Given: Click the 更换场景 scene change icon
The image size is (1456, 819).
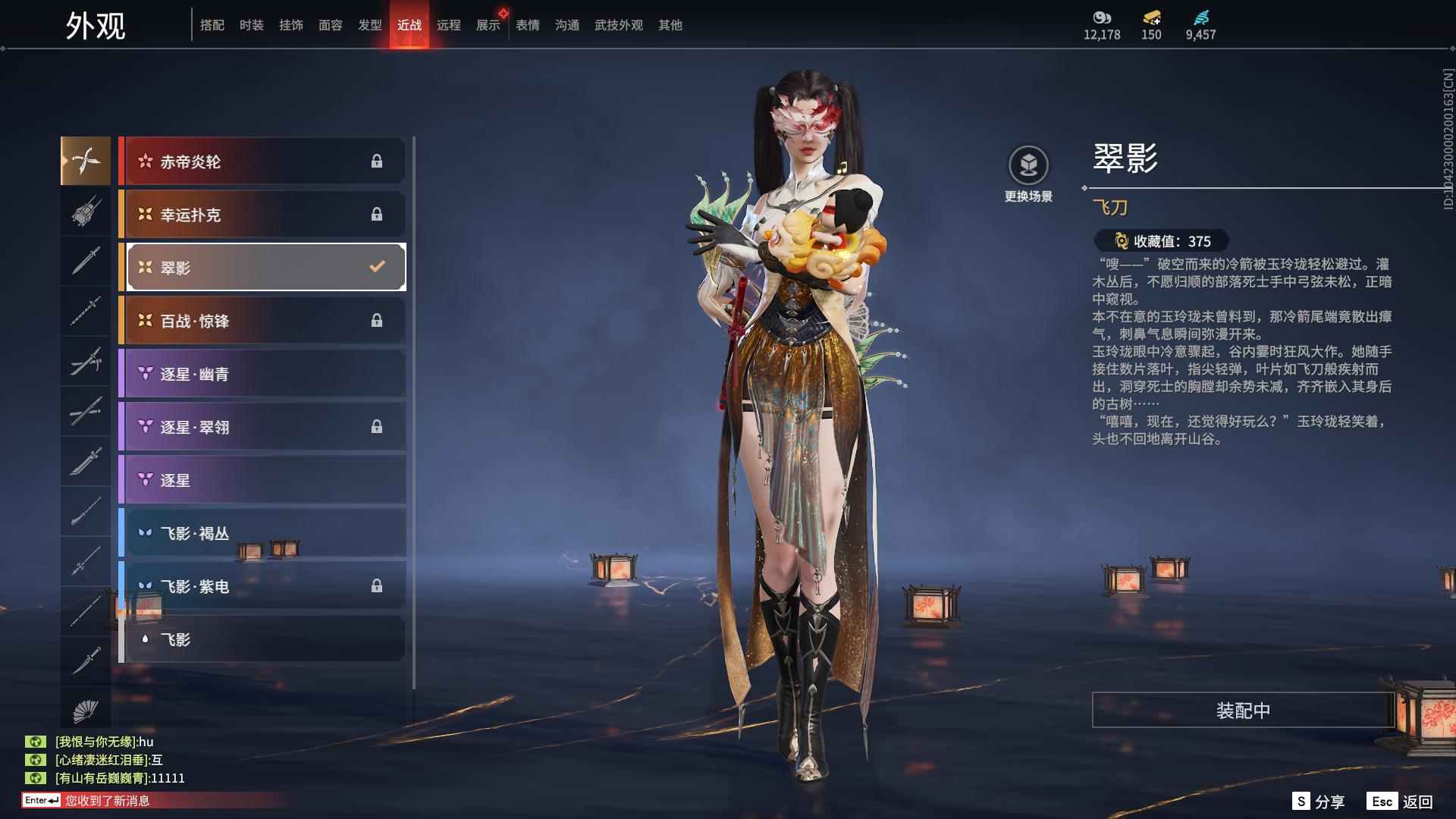Looking at the screenshot, I should coord(1028,166).
